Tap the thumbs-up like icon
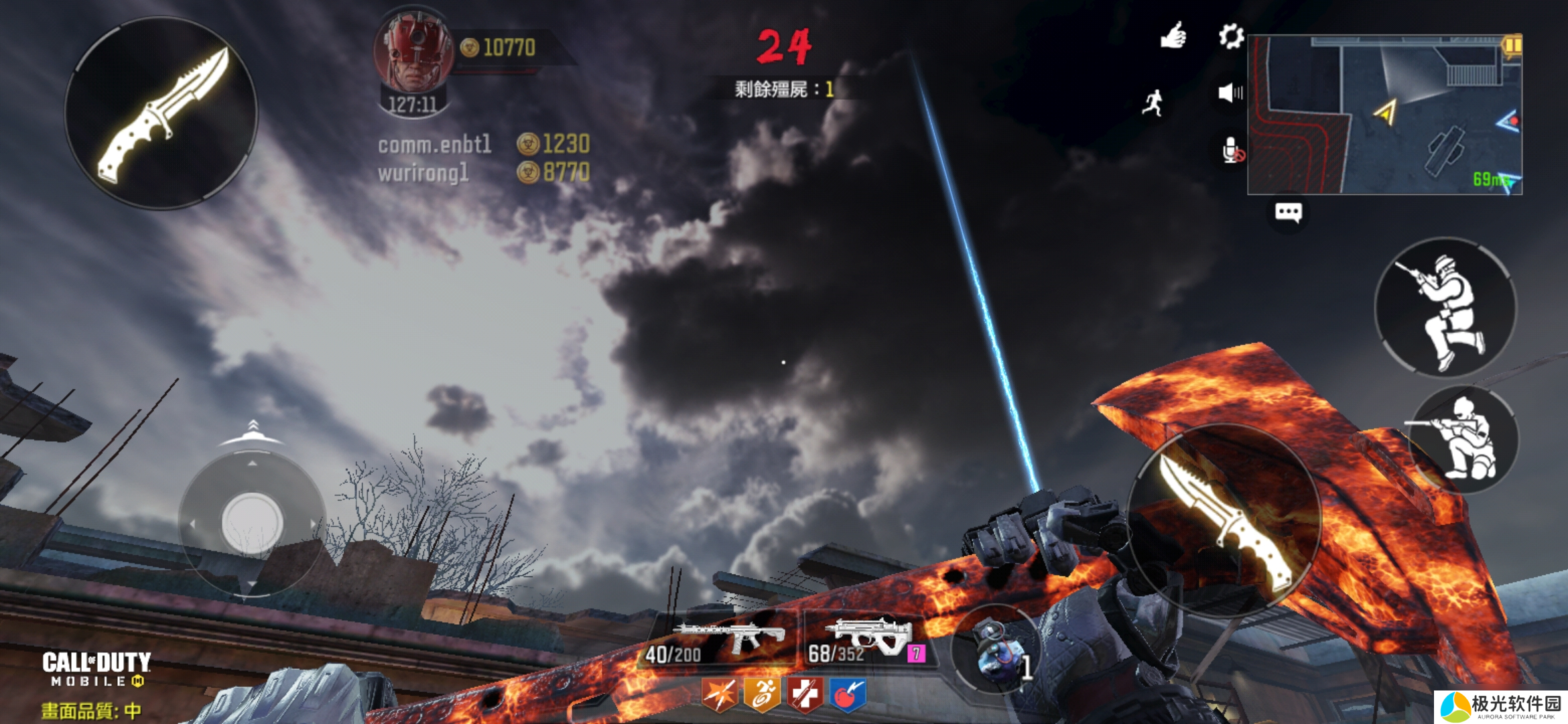 pyautogui.click(x=1173, y=36)
